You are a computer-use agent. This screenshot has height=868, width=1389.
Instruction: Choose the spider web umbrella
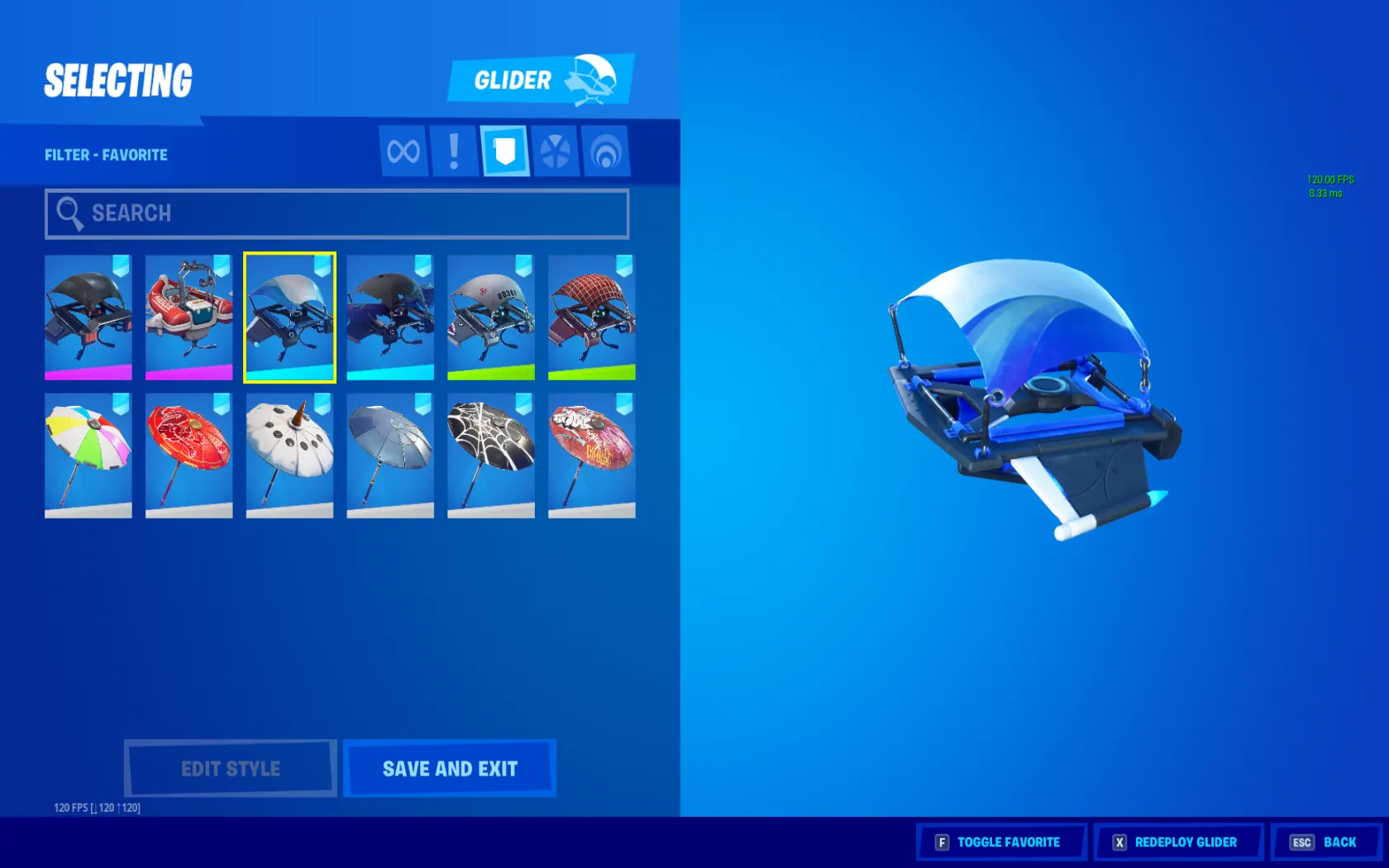pyautogui.click(x=491, y=455)
